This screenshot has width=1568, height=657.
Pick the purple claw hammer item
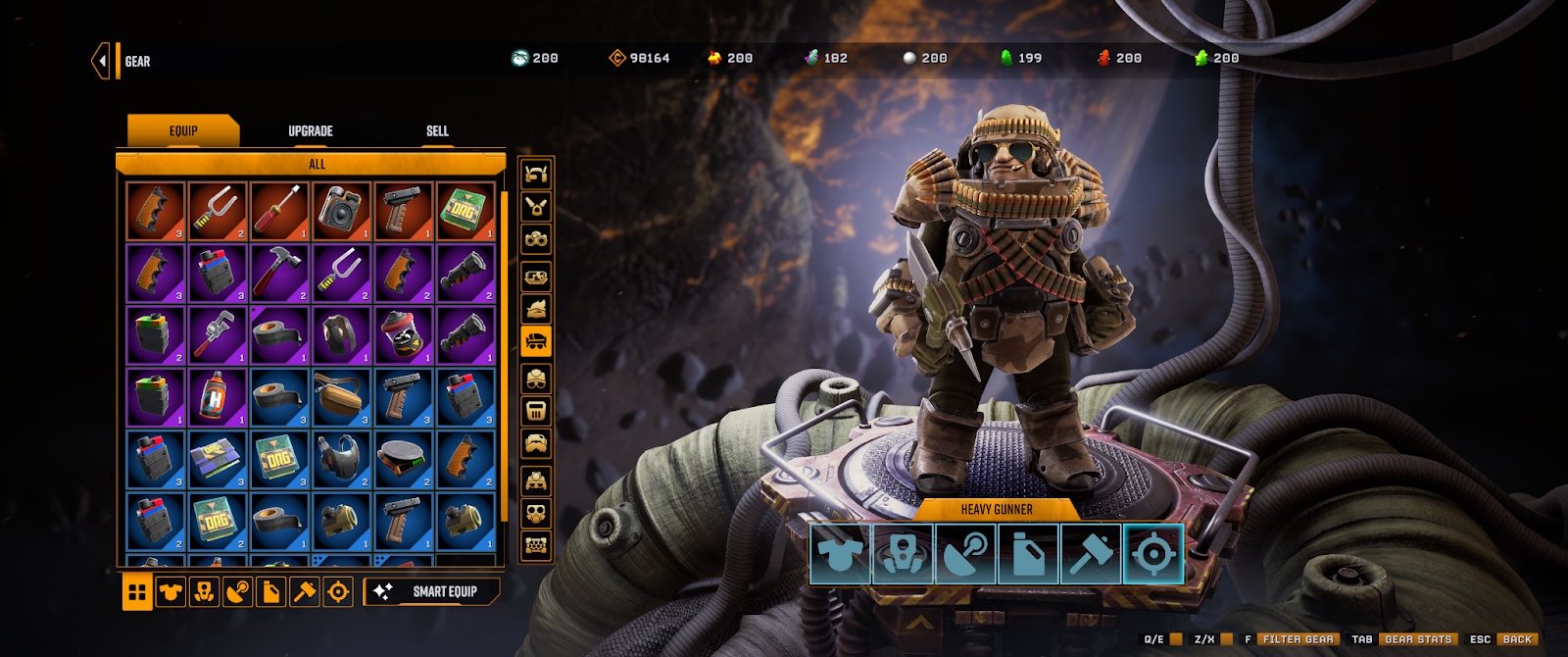pos(279,273)
